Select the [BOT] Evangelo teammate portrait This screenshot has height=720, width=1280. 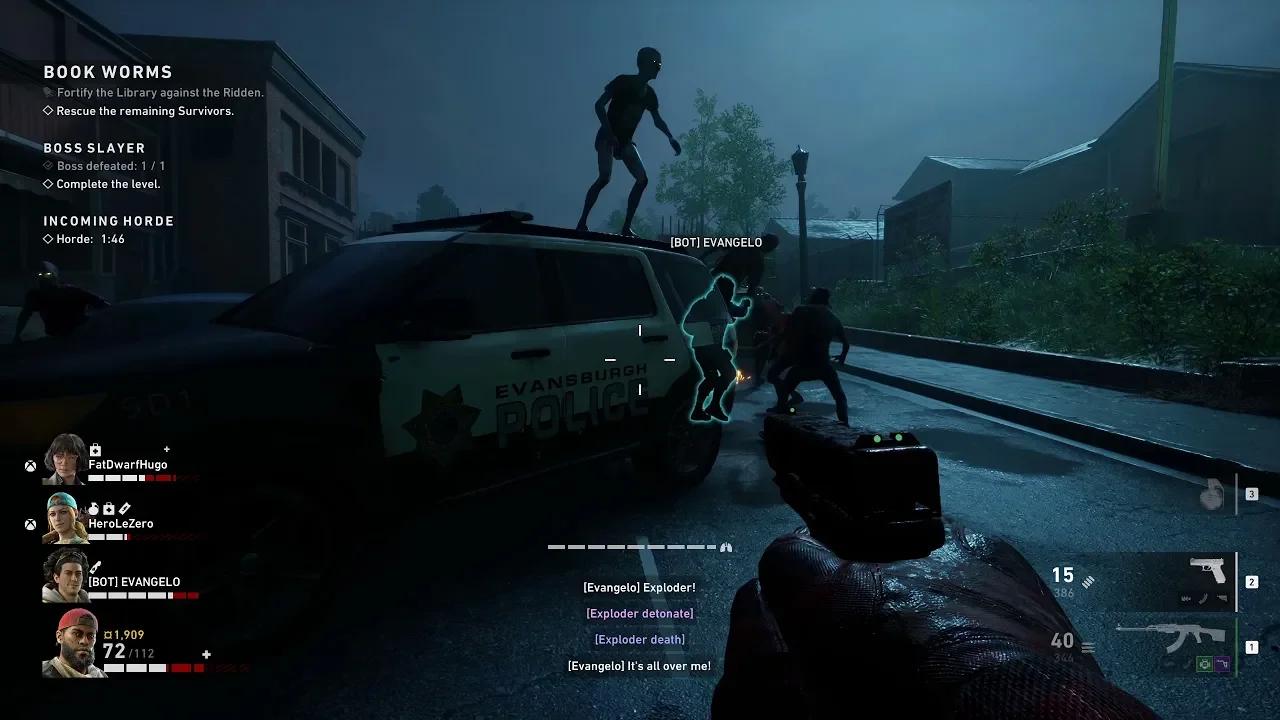coord(64,576)
